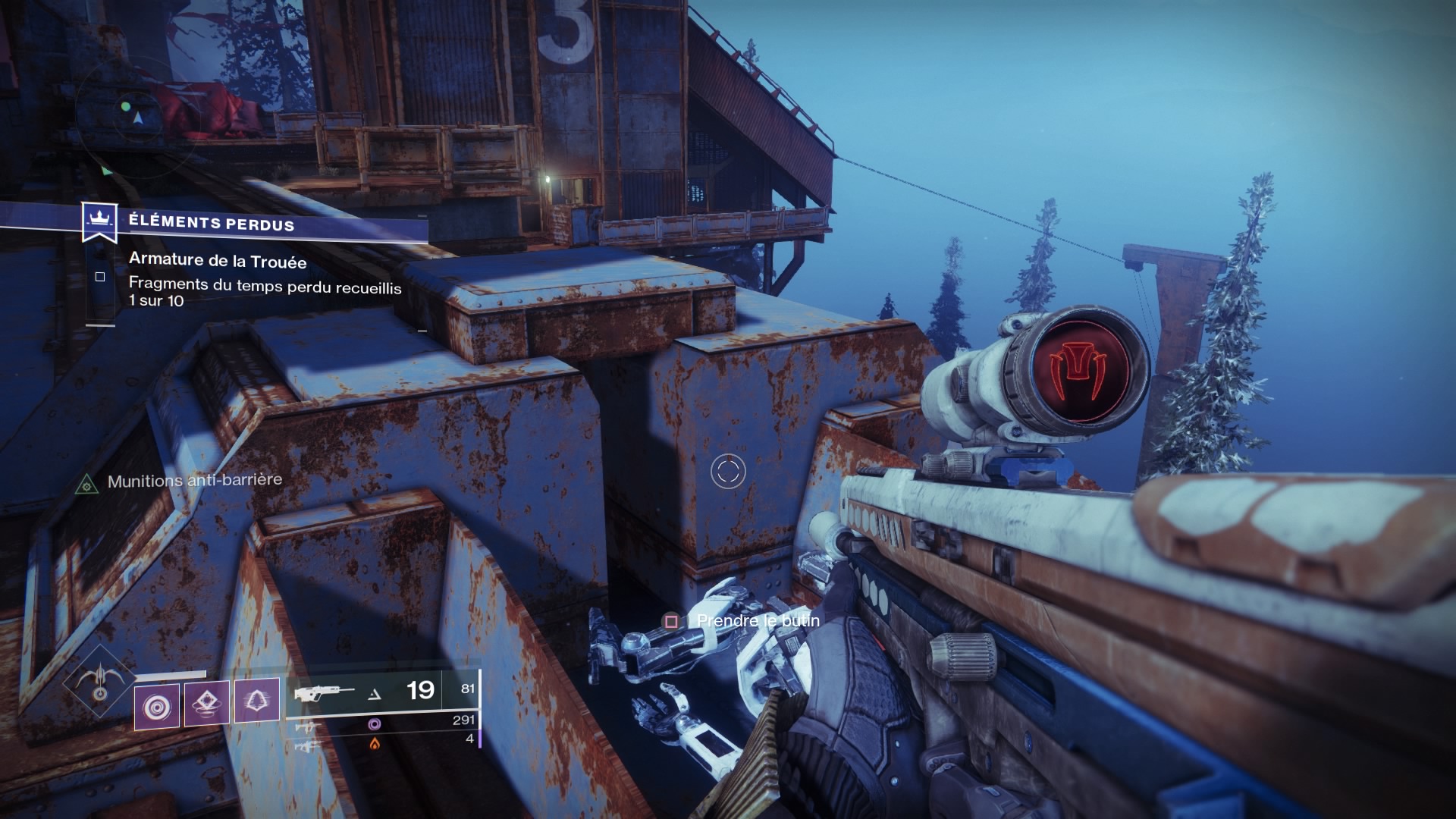Use the vortex grenade ability icon

point(157,705)
